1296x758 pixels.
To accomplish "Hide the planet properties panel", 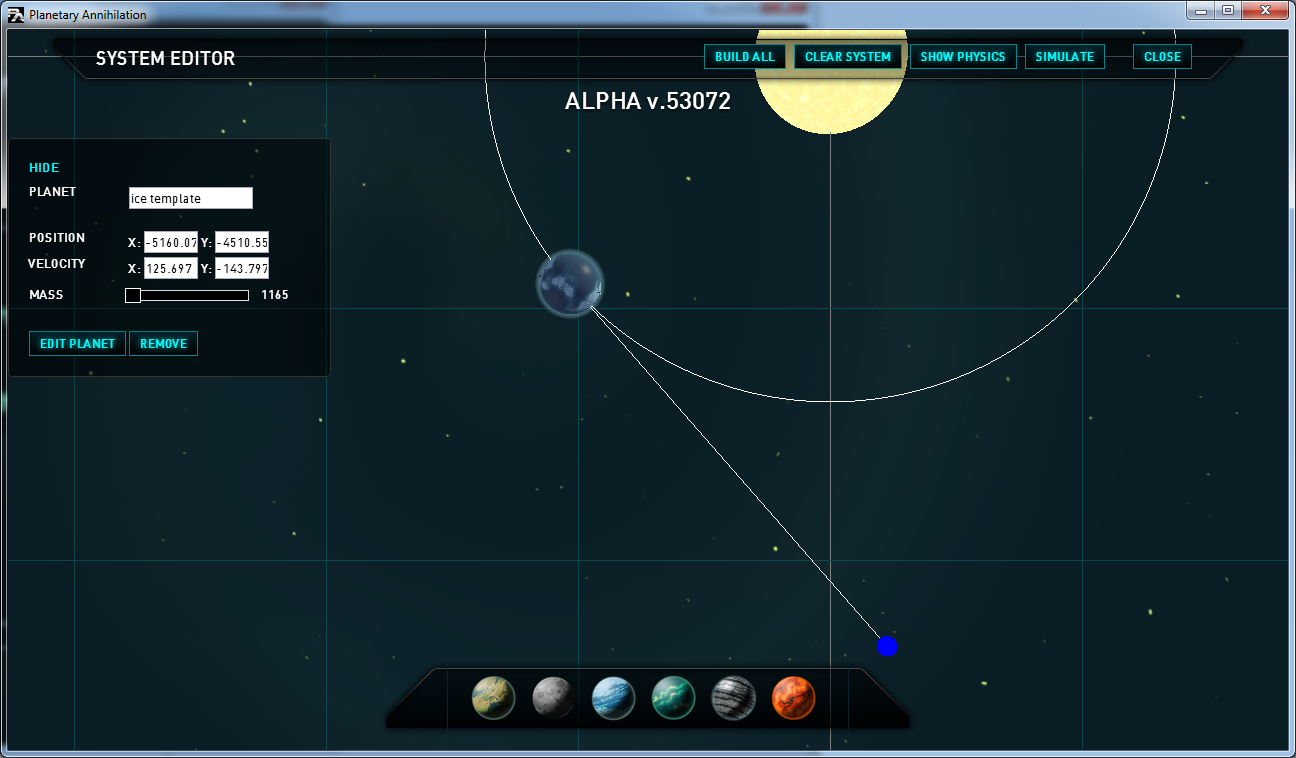I will (44, 168).
